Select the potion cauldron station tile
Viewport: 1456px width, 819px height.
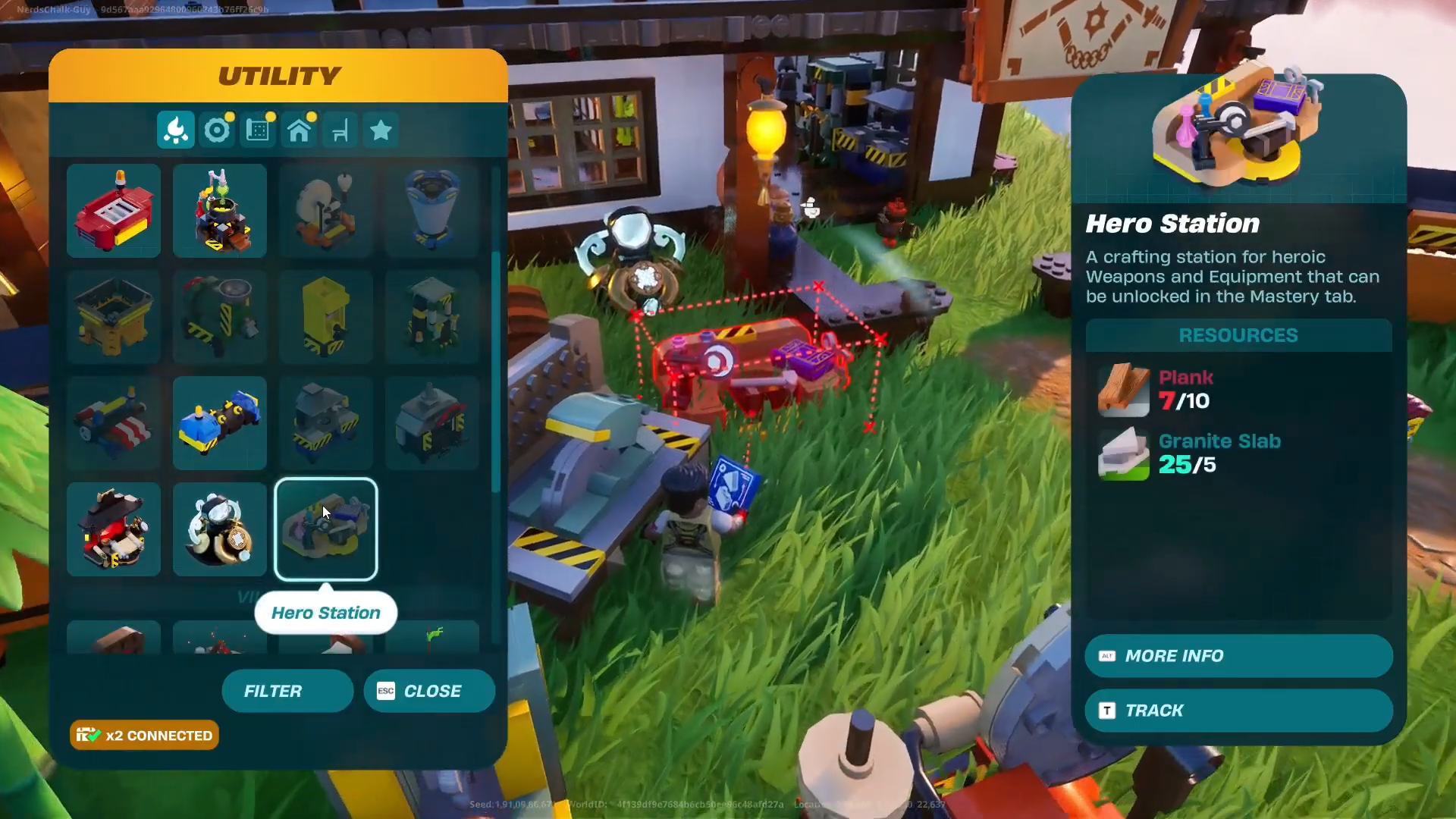point(220,211)
